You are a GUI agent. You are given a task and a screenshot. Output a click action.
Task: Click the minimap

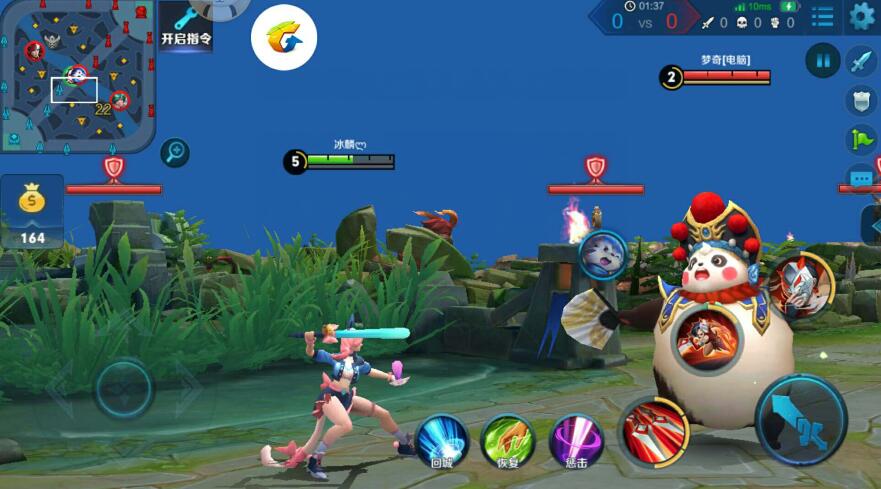[76, 75]
